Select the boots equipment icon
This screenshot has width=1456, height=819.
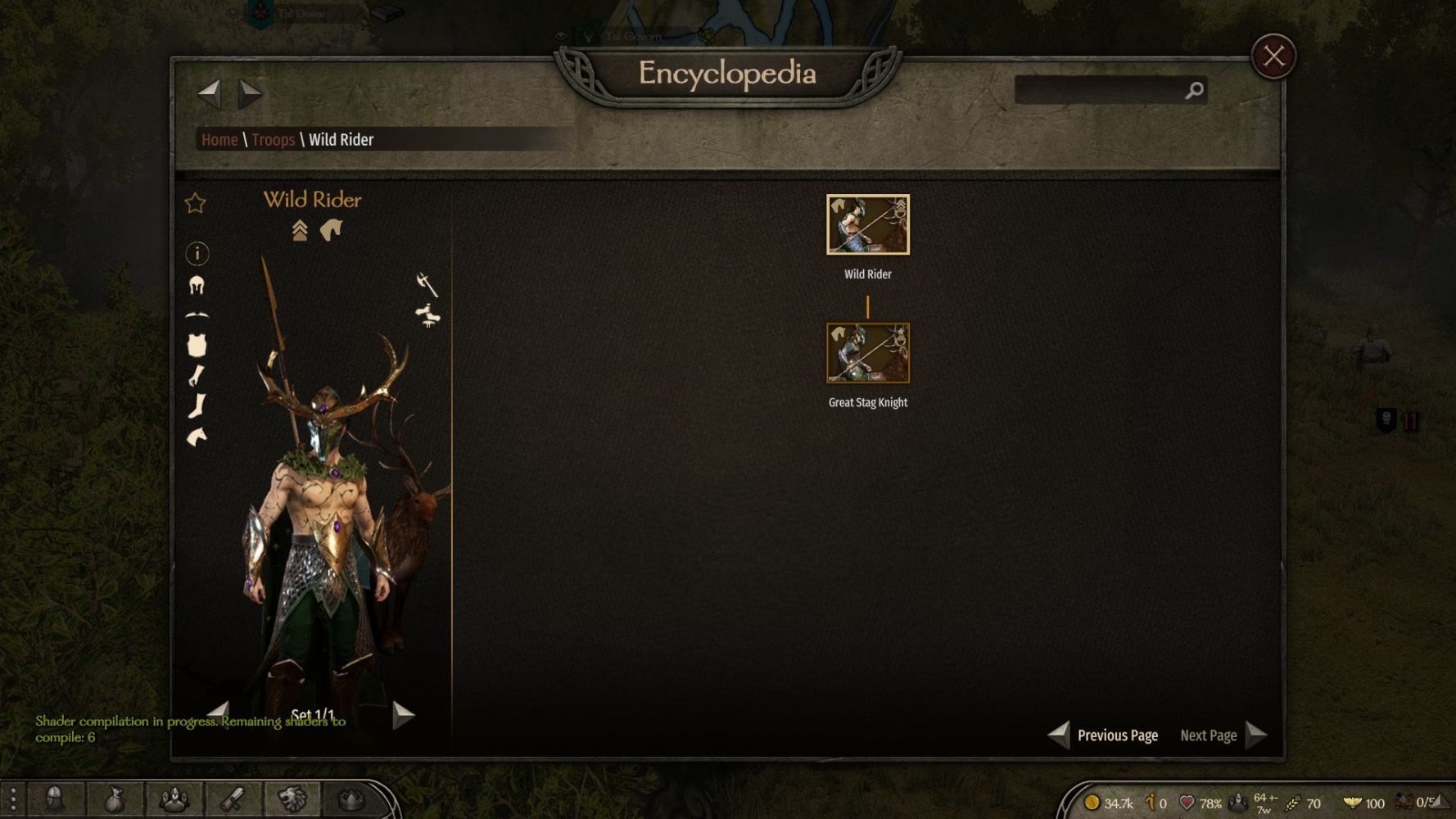(197, 406)
